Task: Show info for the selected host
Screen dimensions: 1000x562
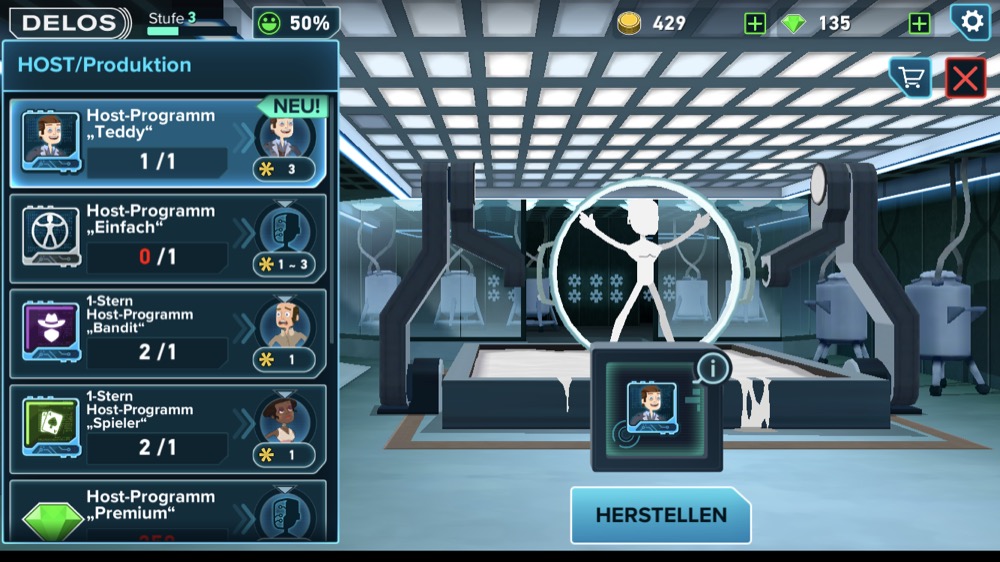Action: 713,368
